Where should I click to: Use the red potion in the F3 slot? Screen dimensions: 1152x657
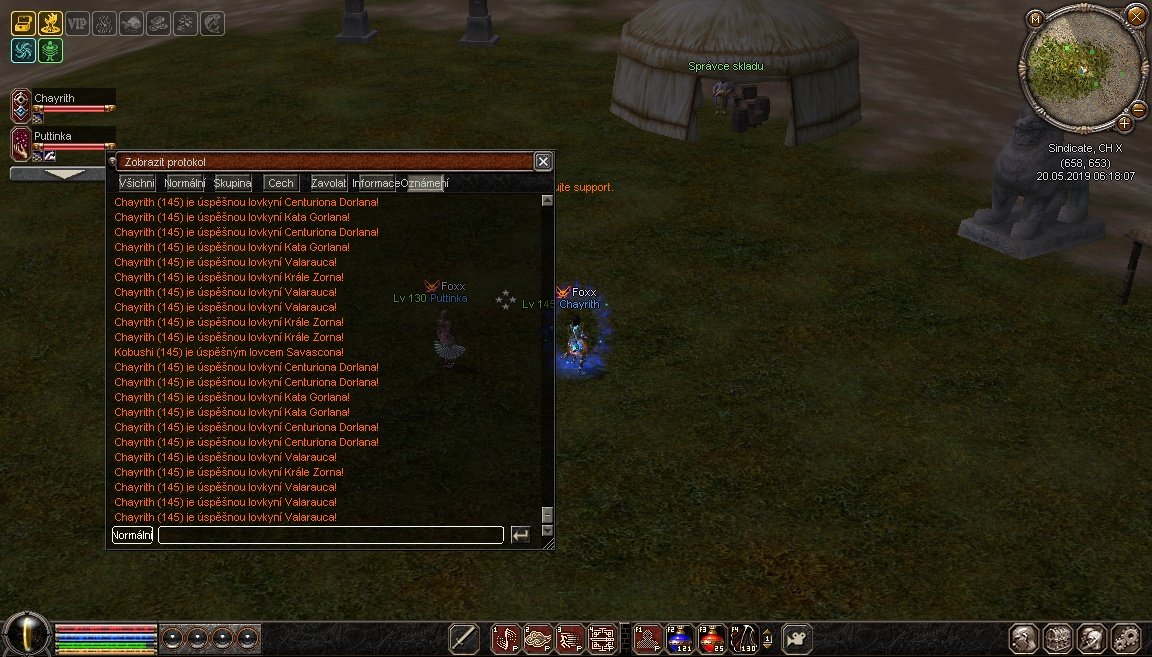[x=712, y=638]
